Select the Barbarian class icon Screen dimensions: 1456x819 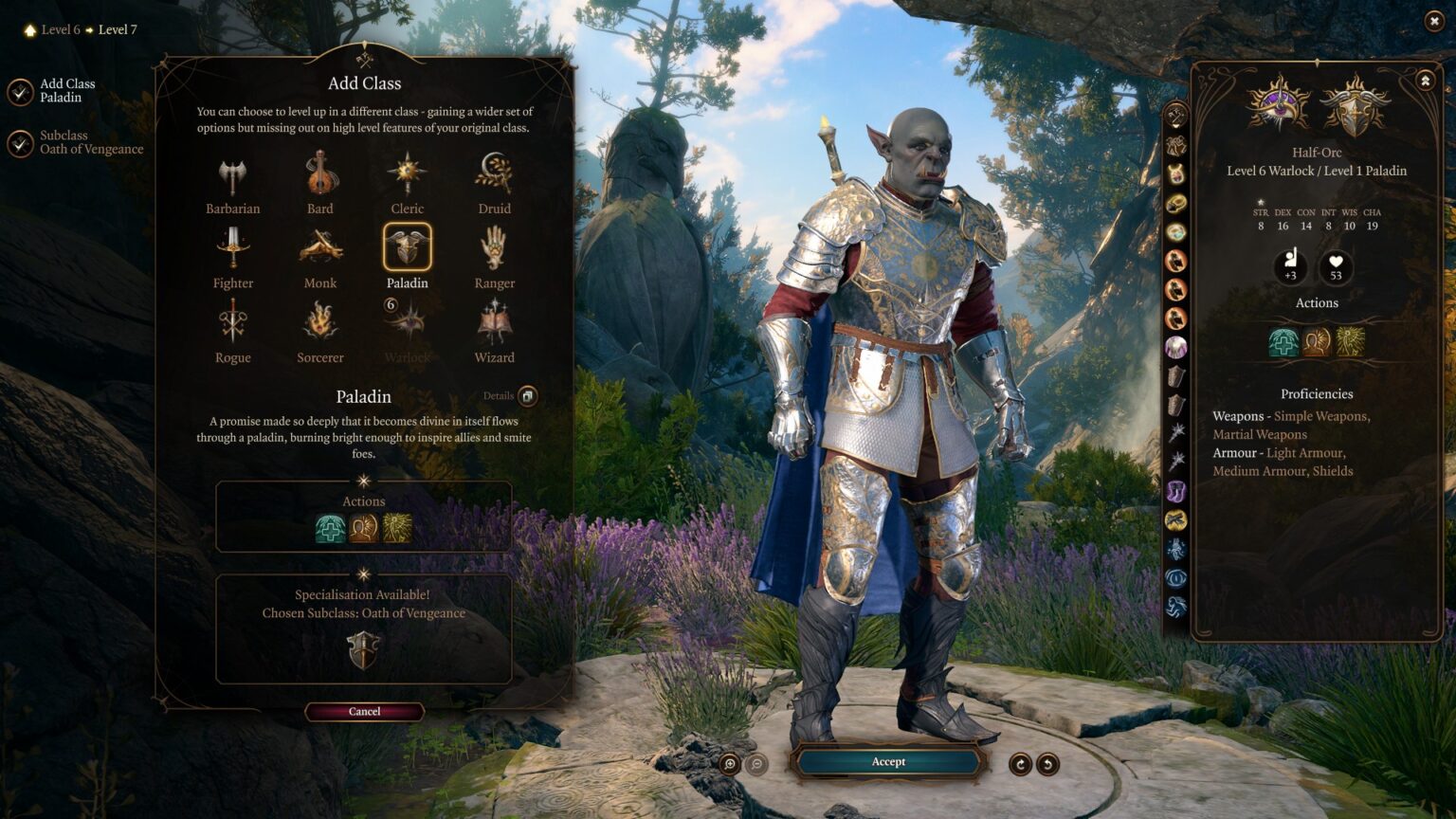pyautogui.click(x=232, y=175)
